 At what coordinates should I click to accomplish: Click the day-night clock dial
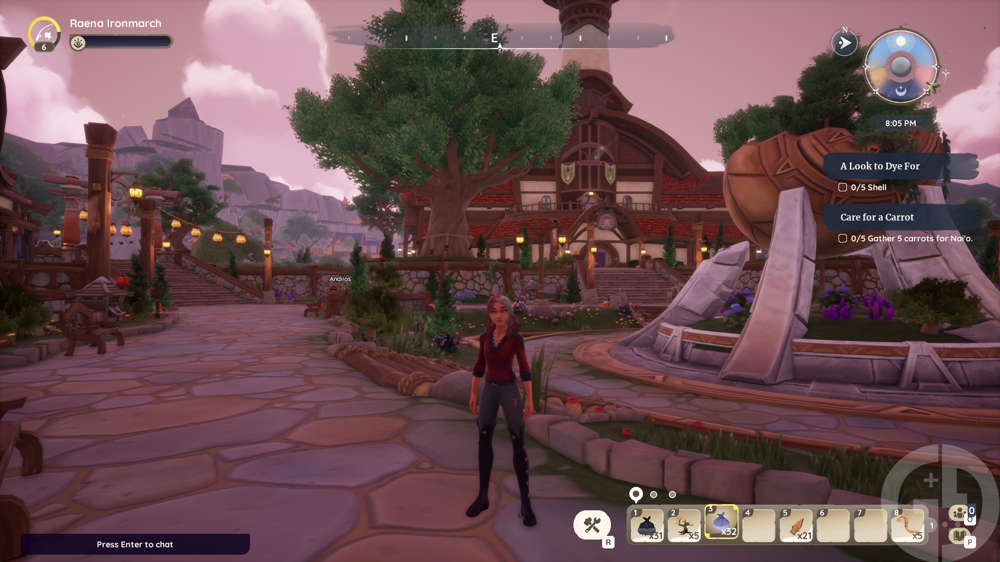click(900, 67)
